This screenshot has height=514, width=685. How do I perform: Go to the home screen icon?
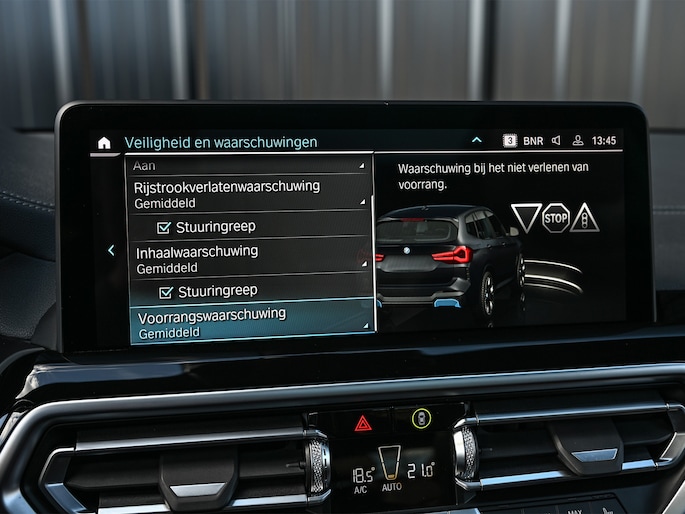104,143
